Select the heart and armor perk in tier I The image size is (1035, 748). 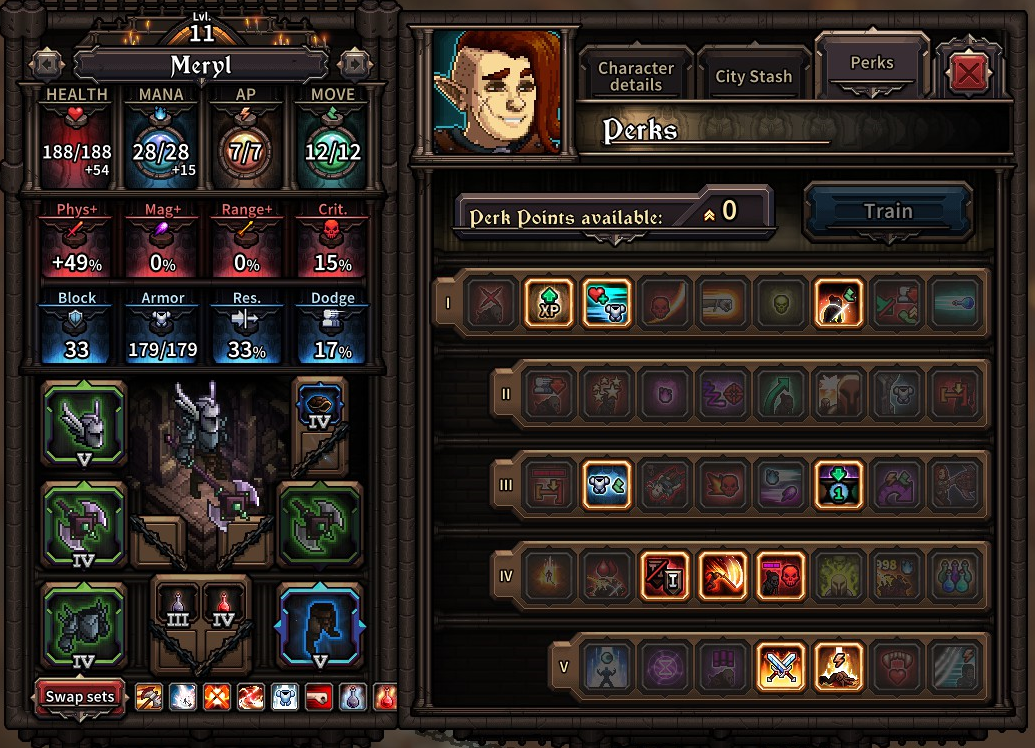point(607,302)
